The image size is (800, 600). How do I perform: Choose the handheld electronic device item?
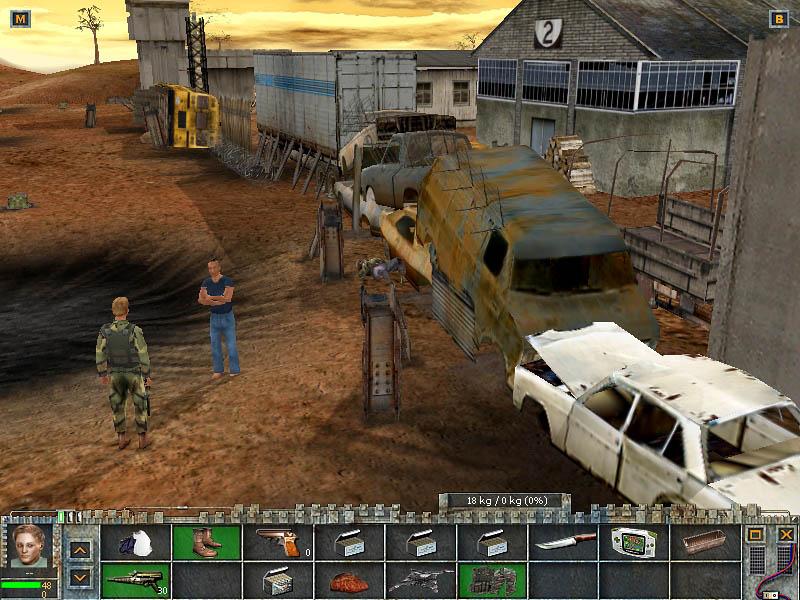click(634, 543)
